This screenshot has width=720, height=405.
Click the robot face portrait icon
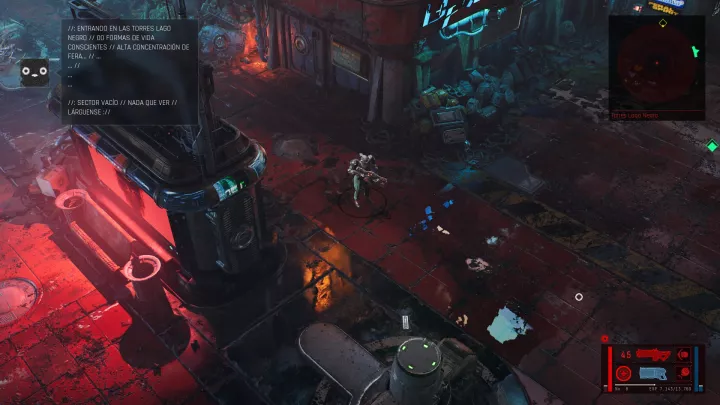coord(35,71)
